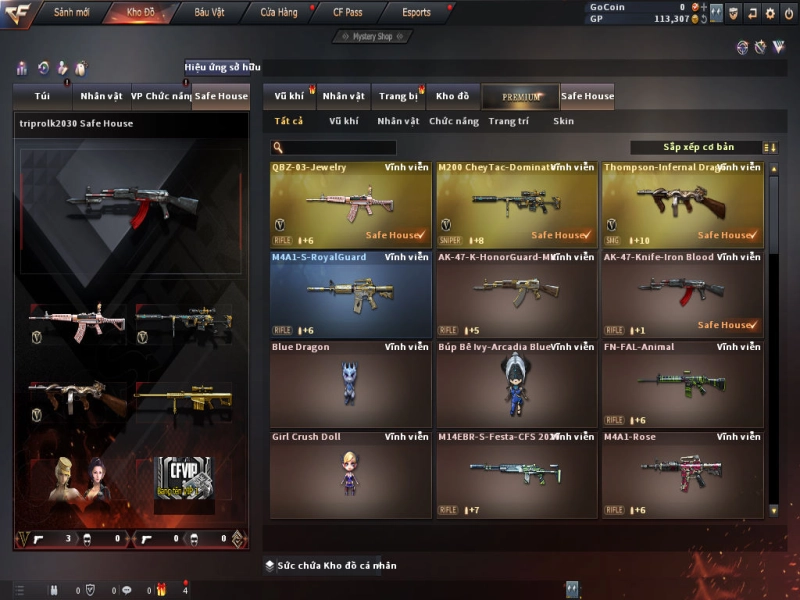The image size is (800, 600).
Task: Open the Sắp xếp cơ bản sort dropdown
Action: point(698,147)
